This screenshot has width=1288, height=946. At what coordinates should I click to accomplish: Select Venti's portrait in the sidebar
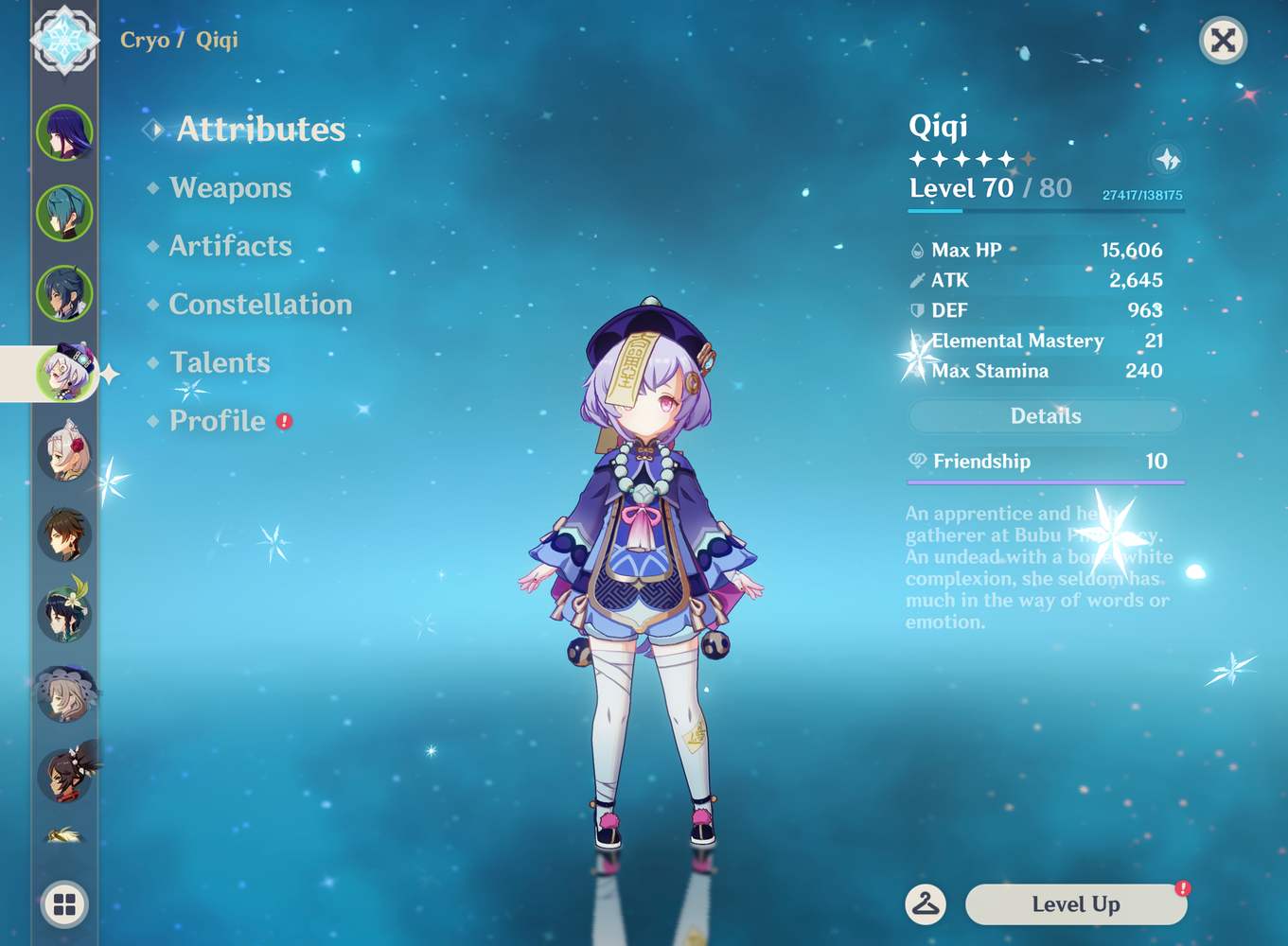tap(63, 601)
